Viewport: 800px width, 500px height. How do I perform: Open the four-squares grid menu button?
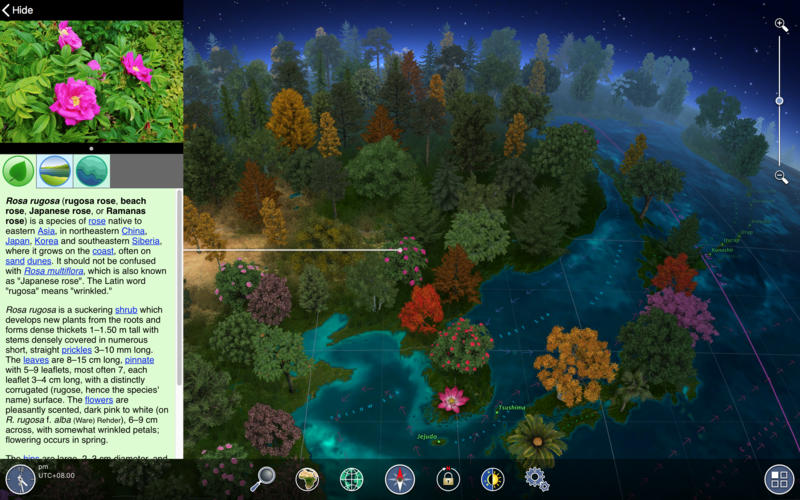tap(777, 478)
